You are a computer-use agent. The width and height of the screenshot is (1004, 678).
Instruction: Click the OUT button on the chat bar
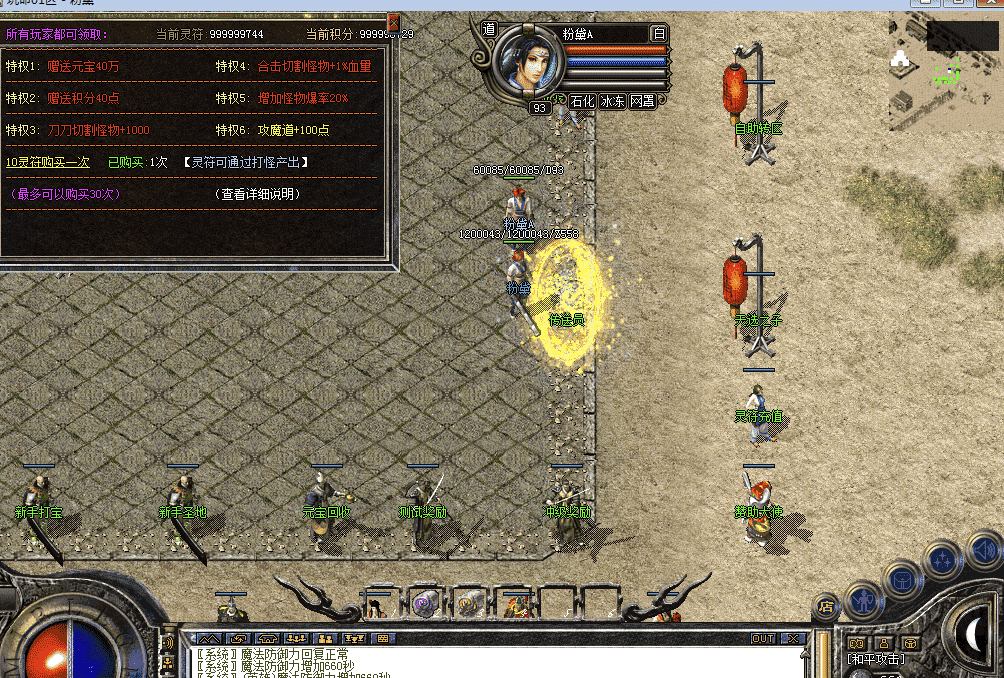tap(763, 638)
